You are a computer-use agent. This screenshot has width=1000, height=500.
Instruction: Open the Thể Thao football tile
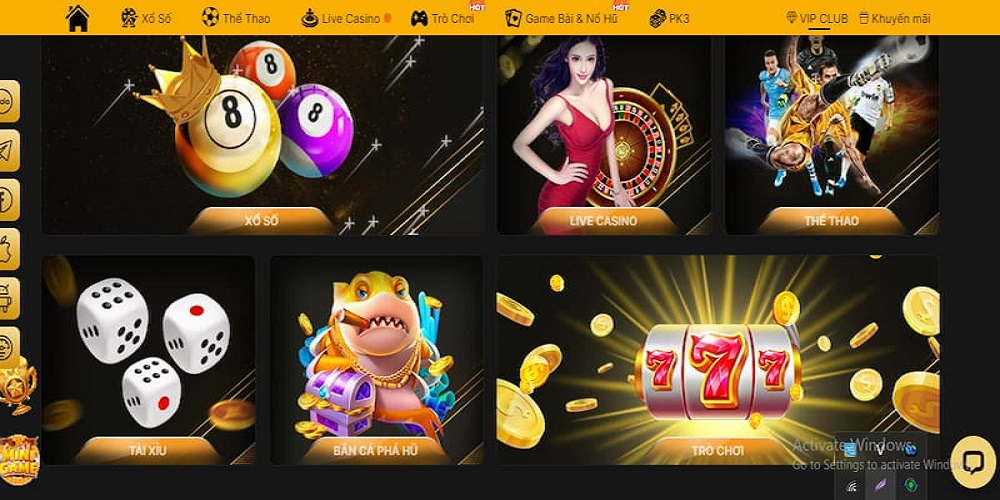[x=831, y=135]
